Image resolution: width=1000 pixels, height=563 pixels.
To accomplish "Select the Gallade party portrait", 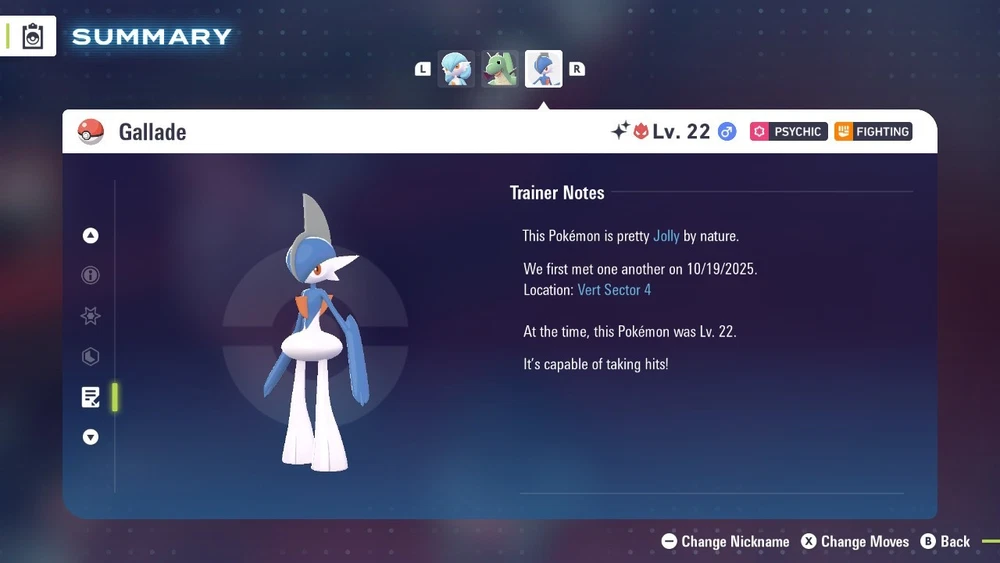I will [x=544, y=69].
